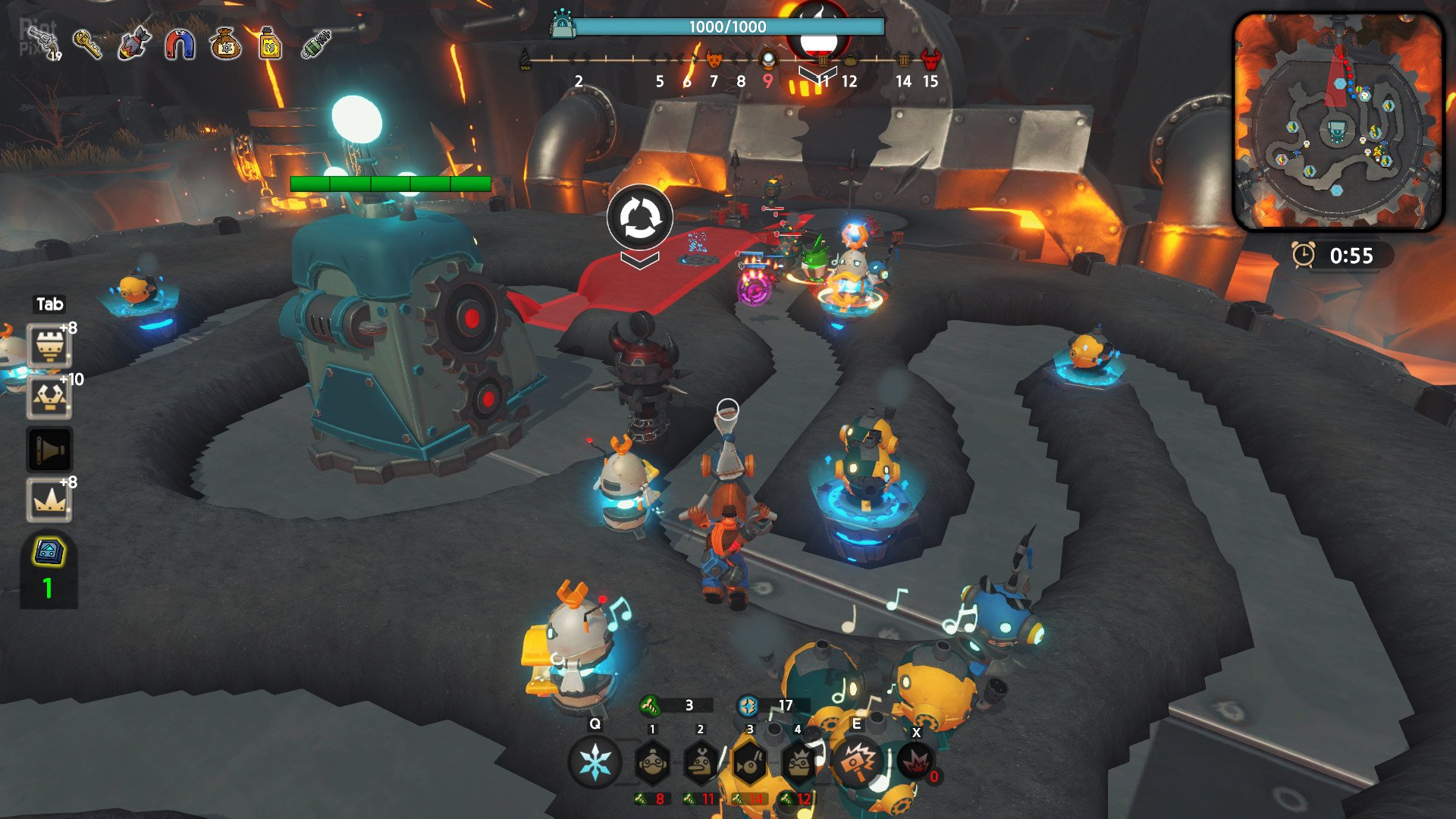Select the green spring item icon
The height and width of the screenshot is (819, 1456).
316,44
